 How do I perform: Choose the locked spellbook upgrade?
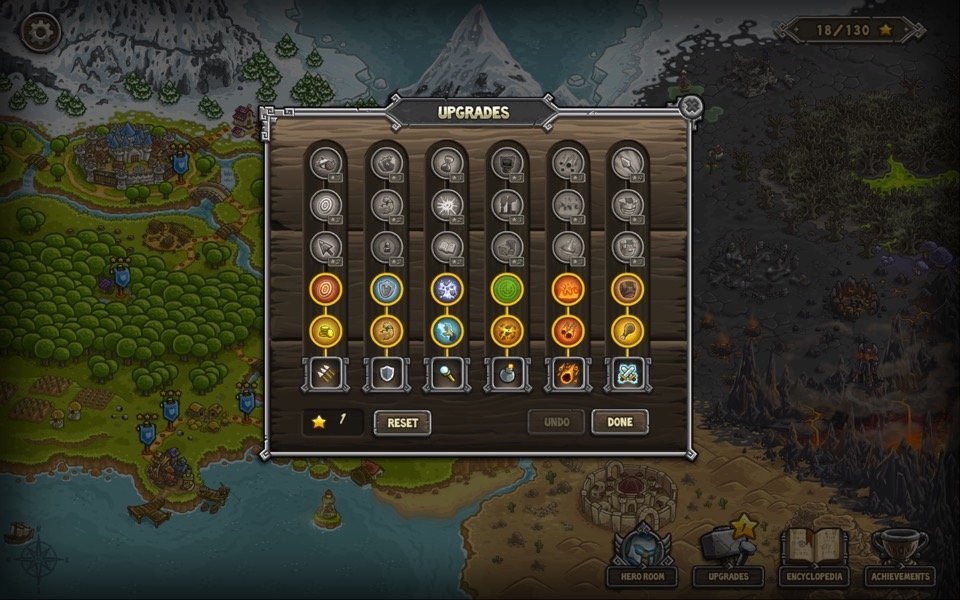click(446, 246)
